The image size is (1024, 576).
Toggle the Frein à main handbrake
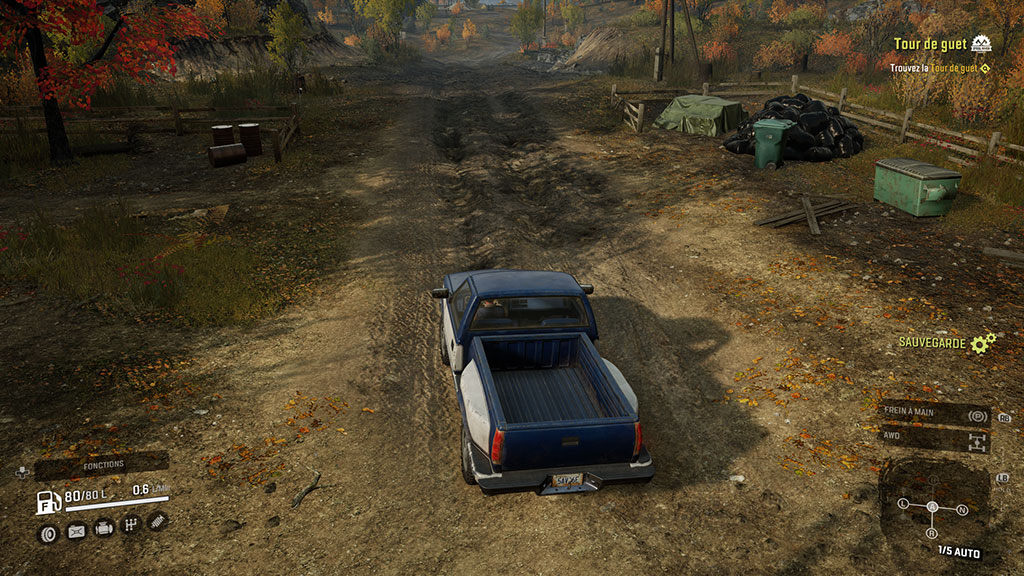point(935,414)
